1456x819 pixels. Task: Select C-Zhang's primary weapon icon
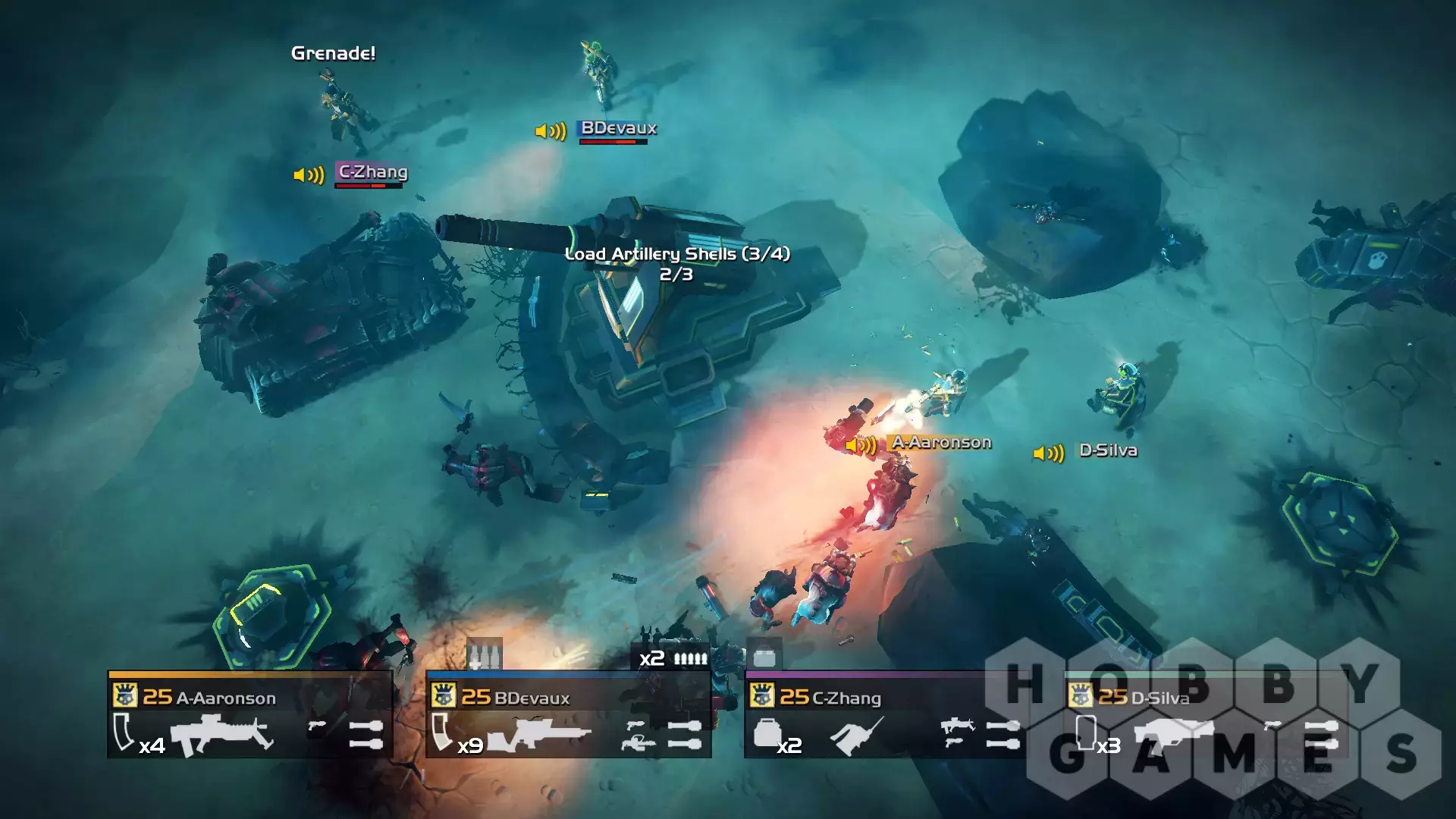[857, 736]
